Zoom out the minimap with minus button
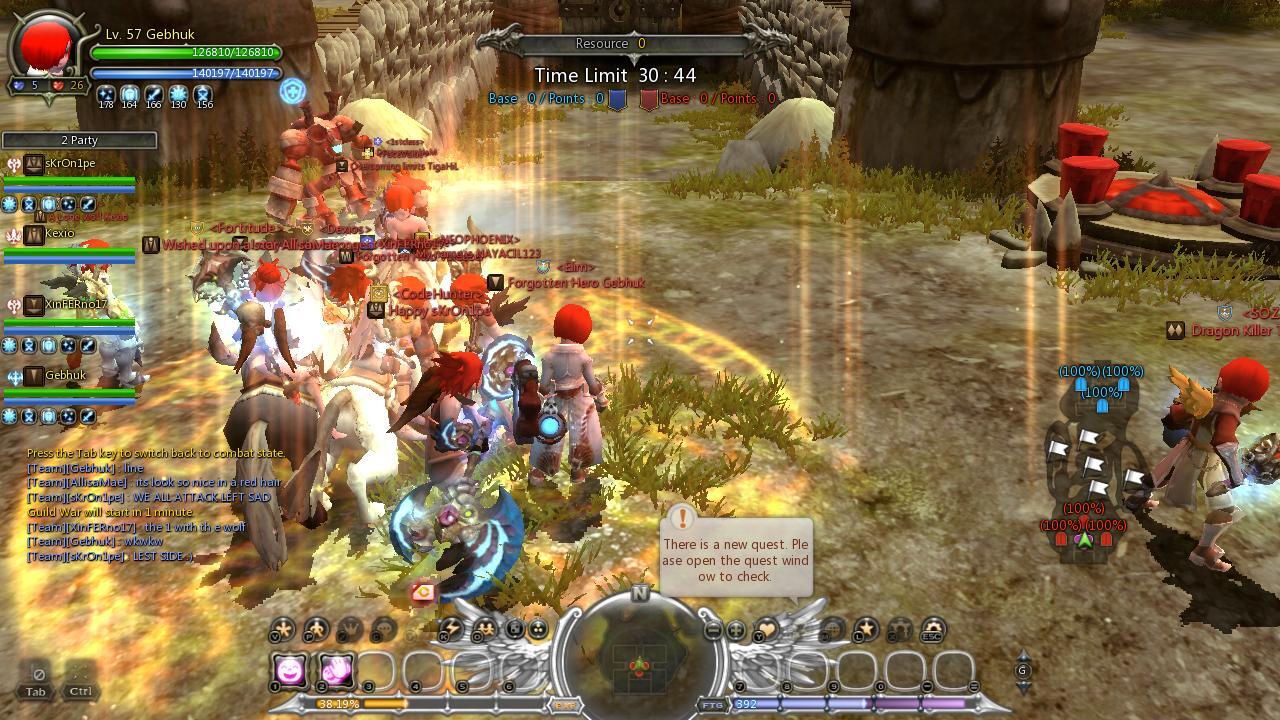1280x720 pixels. tap(712, 631)
